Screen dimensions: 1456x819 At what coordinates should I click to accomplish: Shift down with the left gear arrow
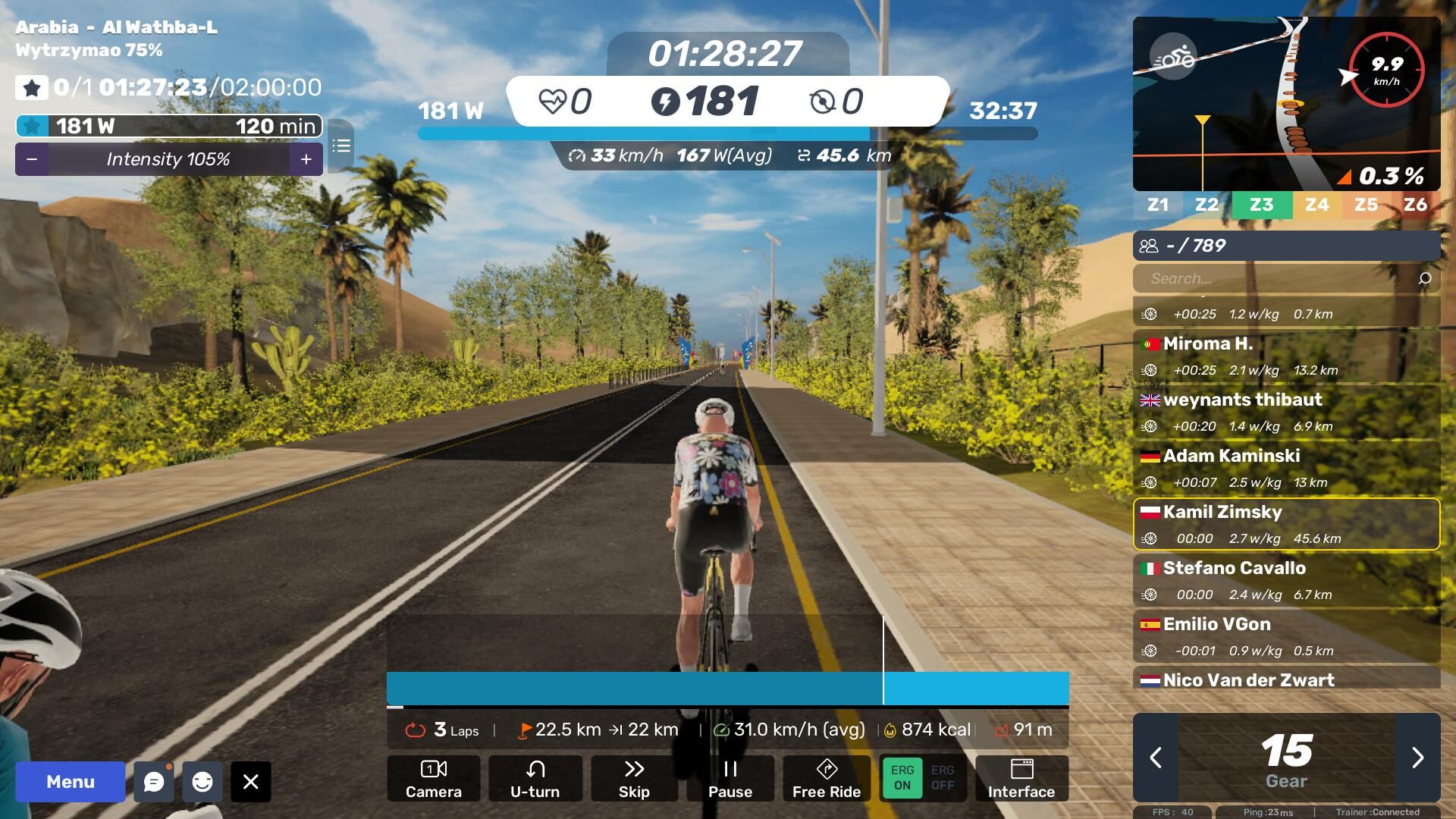click(1156, 758)
